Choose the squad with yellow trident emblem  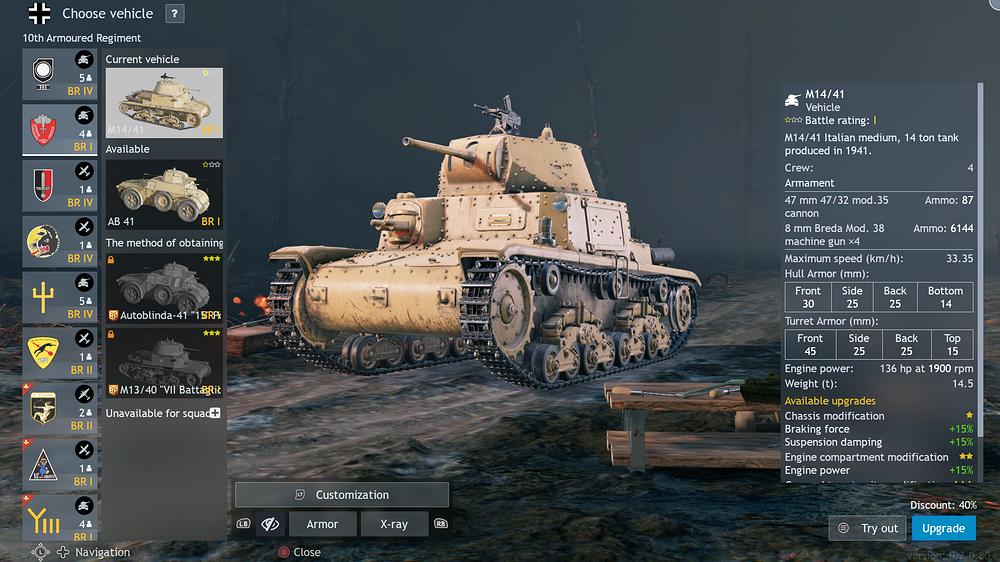(x=60, y=297)
